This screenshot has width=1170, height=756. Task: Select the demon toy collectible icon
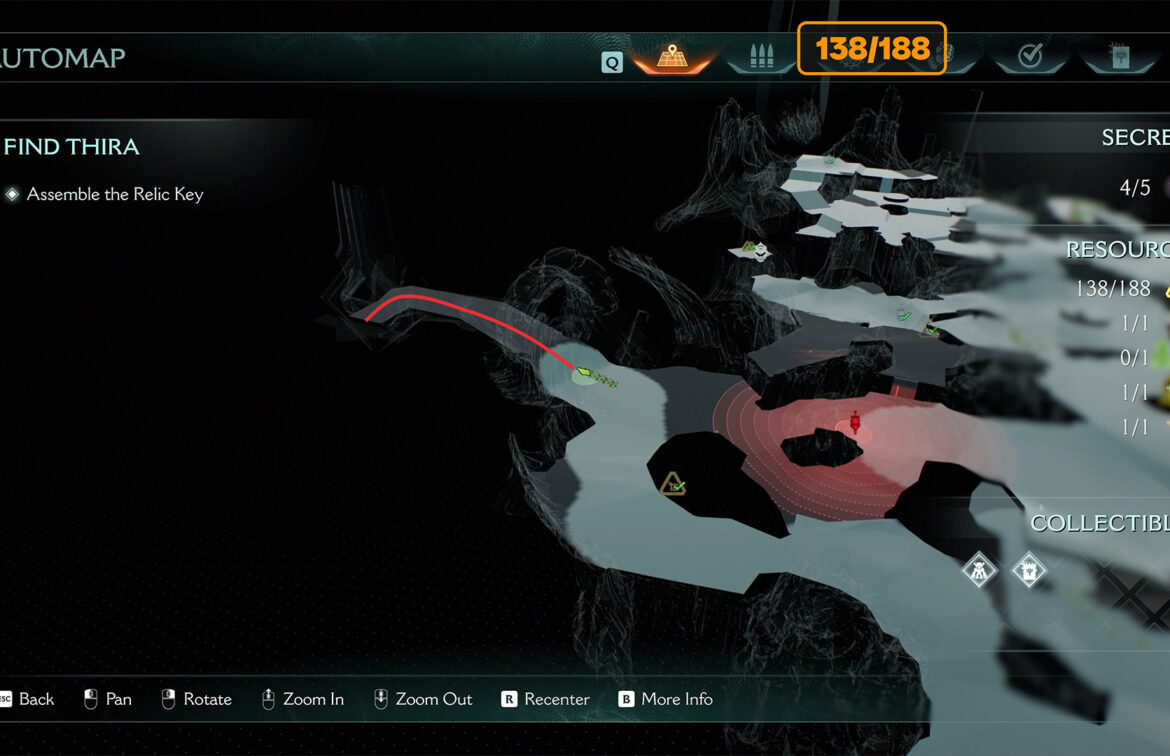[979, 571]
